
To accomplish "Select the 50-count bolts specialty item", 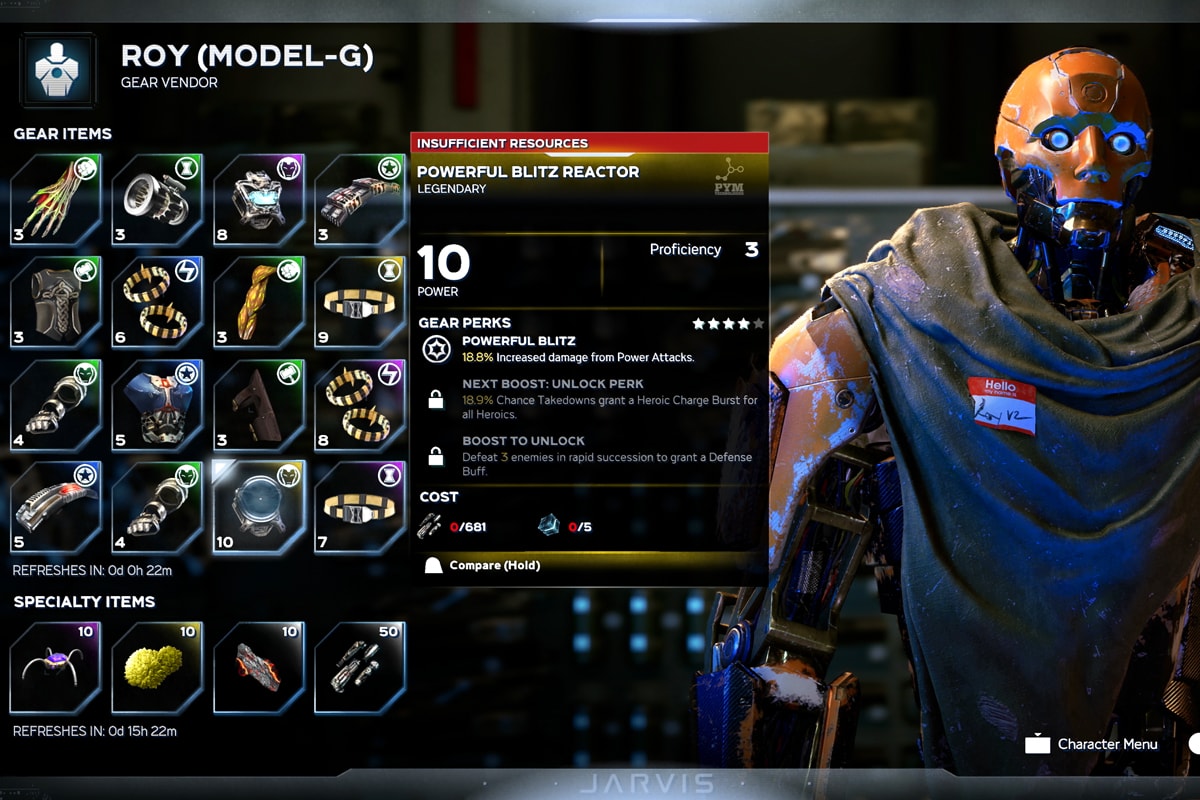I will 360,667.
